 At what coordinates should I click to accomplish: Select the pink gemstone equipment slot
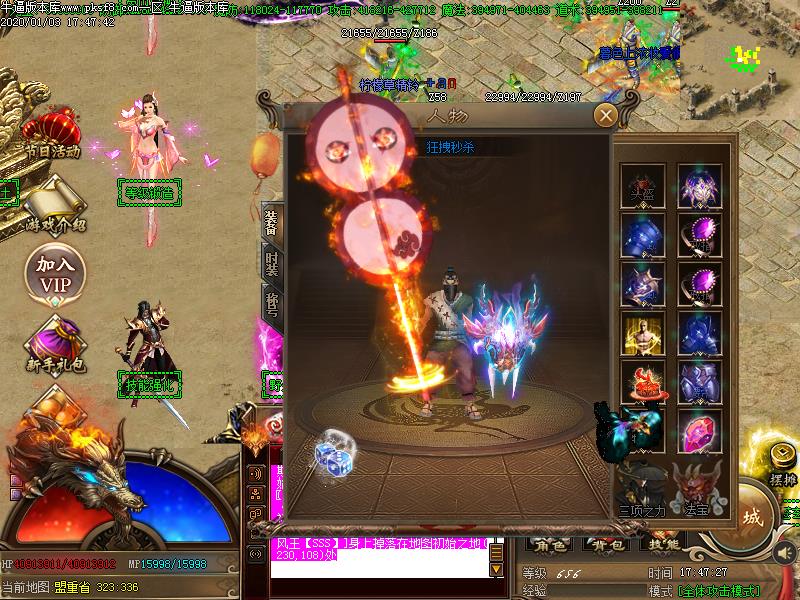[x=698, y=432]
